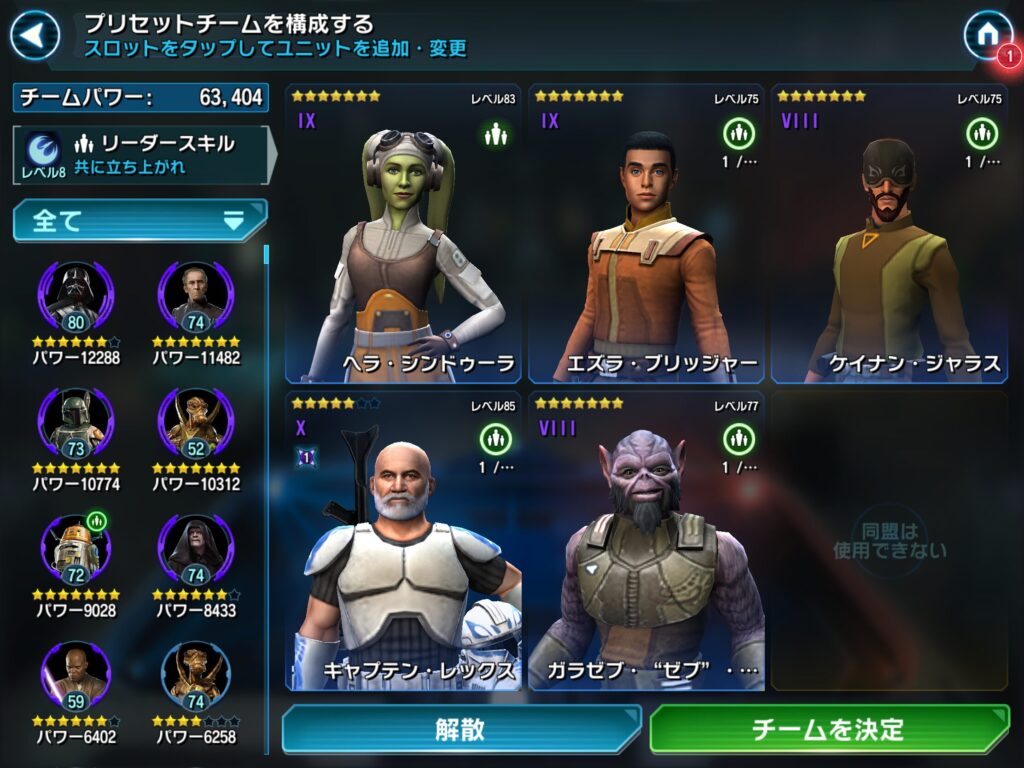
Task: View the リーダースキル leader skill panel
Action: [x=141, y=154]
